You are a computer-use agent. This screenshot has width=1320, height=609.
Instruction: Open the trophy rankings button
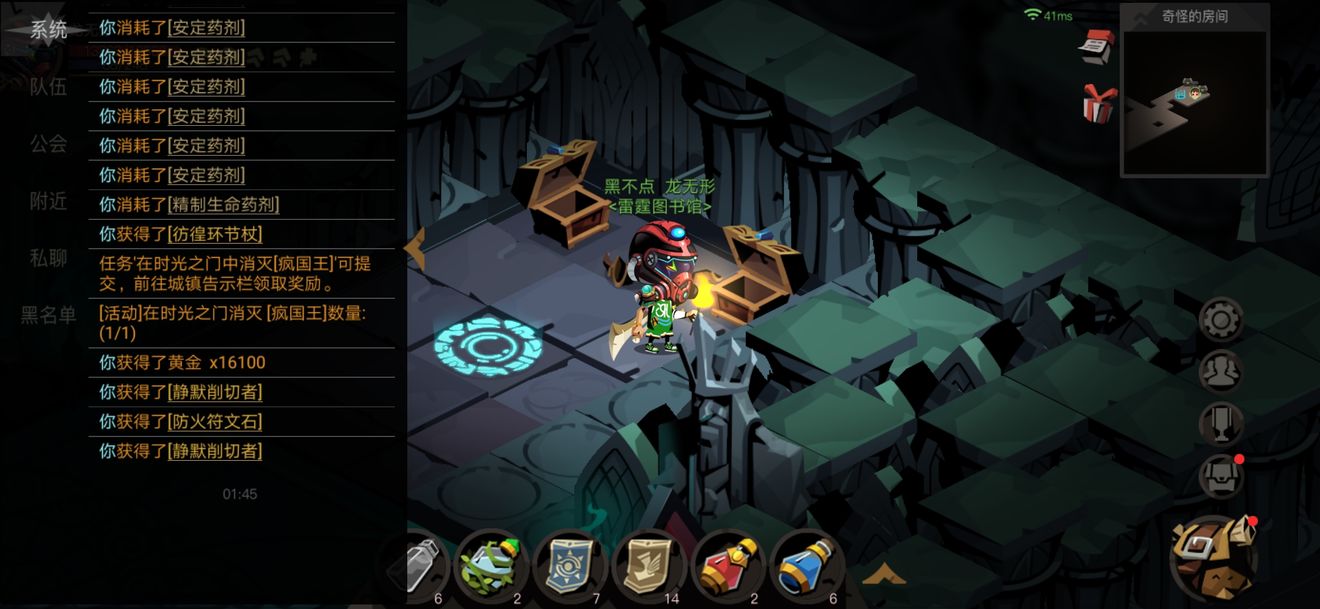(x=1221, y=424)
